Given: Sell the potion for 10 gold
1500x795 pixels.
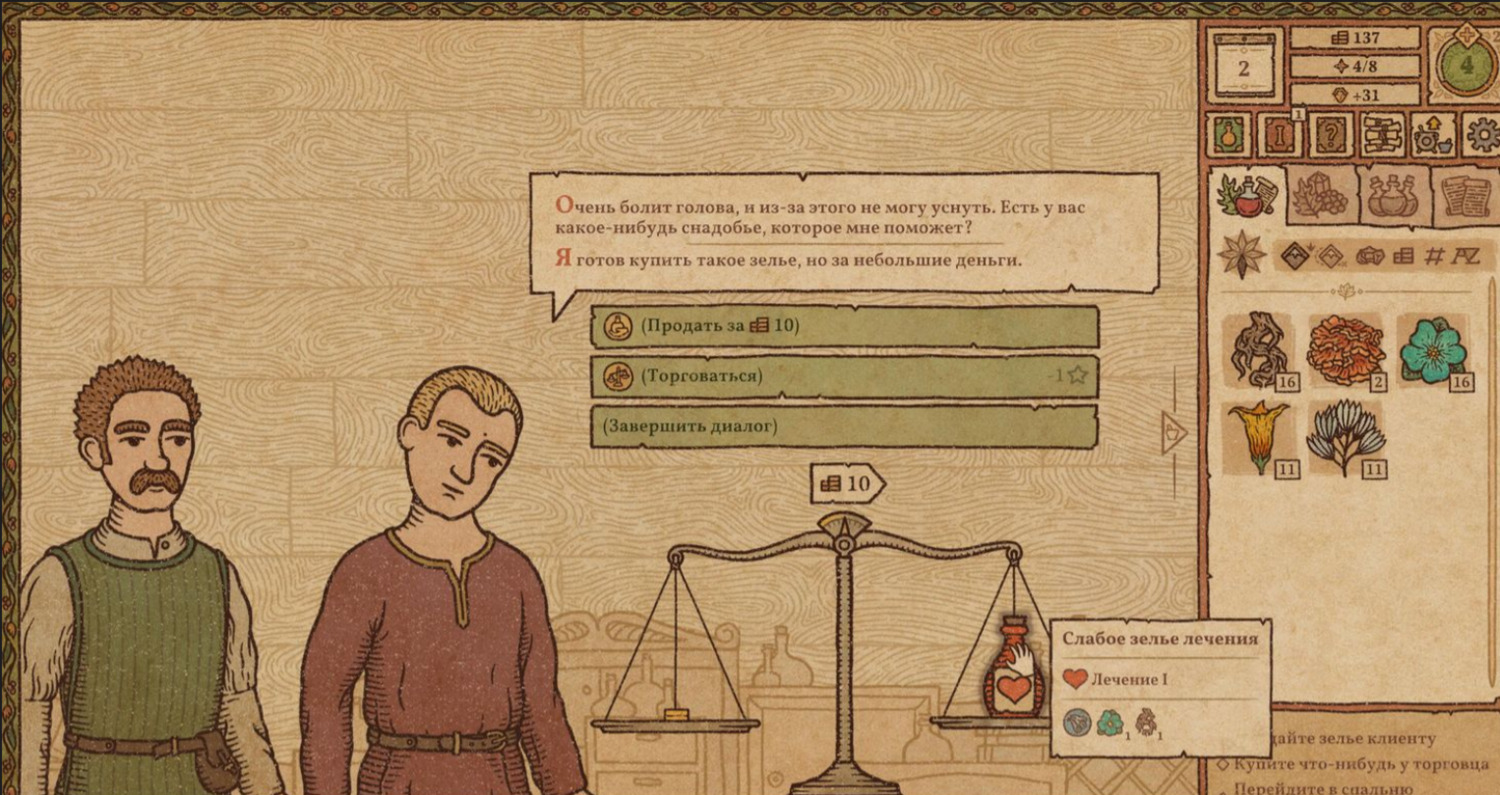Looking at the screenshot, I should (843, 326).
